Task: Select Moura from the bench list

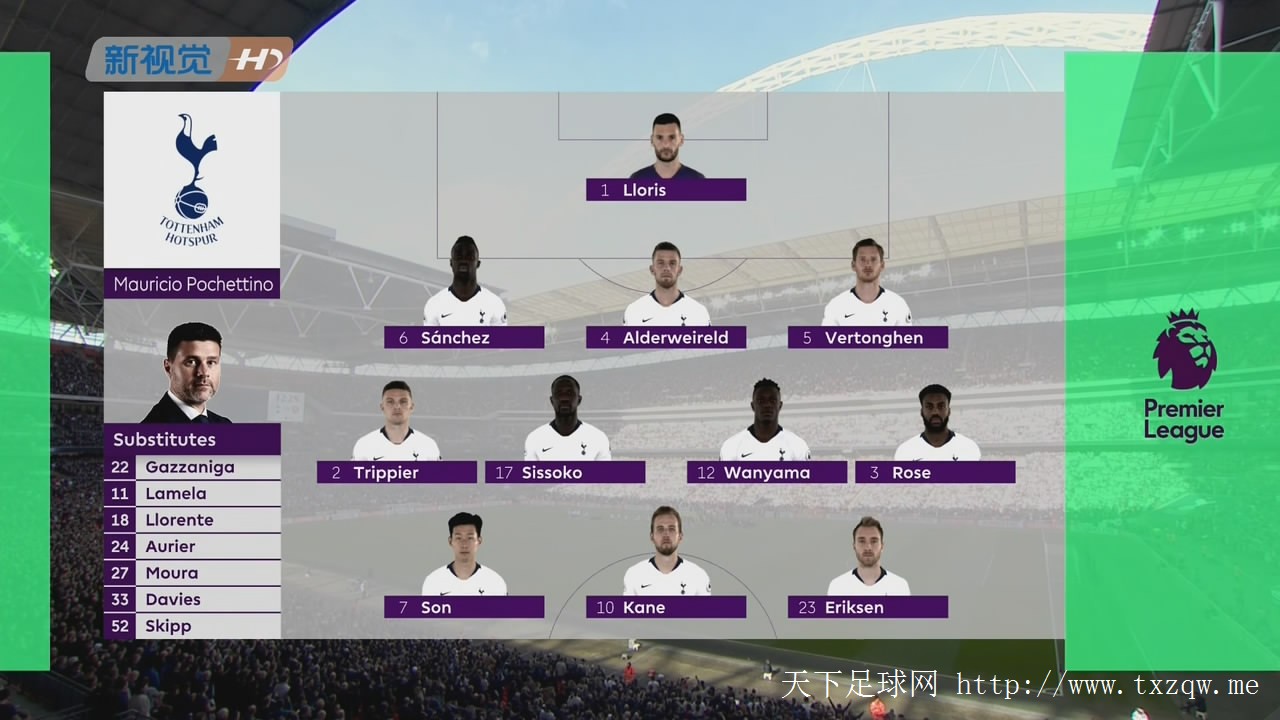Action: (x=192, y=573)
